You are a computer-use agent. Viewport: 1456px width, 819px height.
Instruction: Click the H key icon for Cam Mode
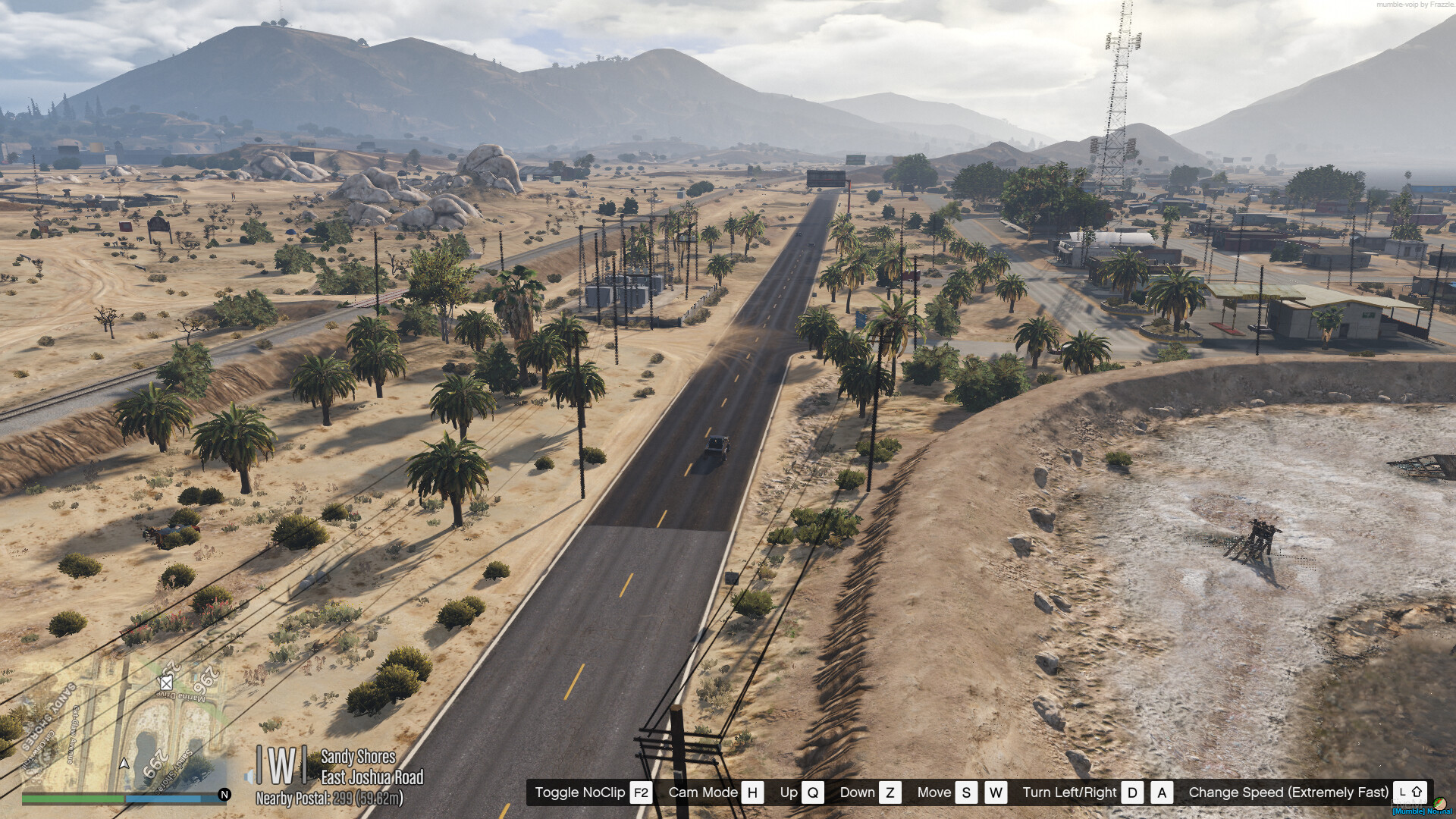pos(752,792)
